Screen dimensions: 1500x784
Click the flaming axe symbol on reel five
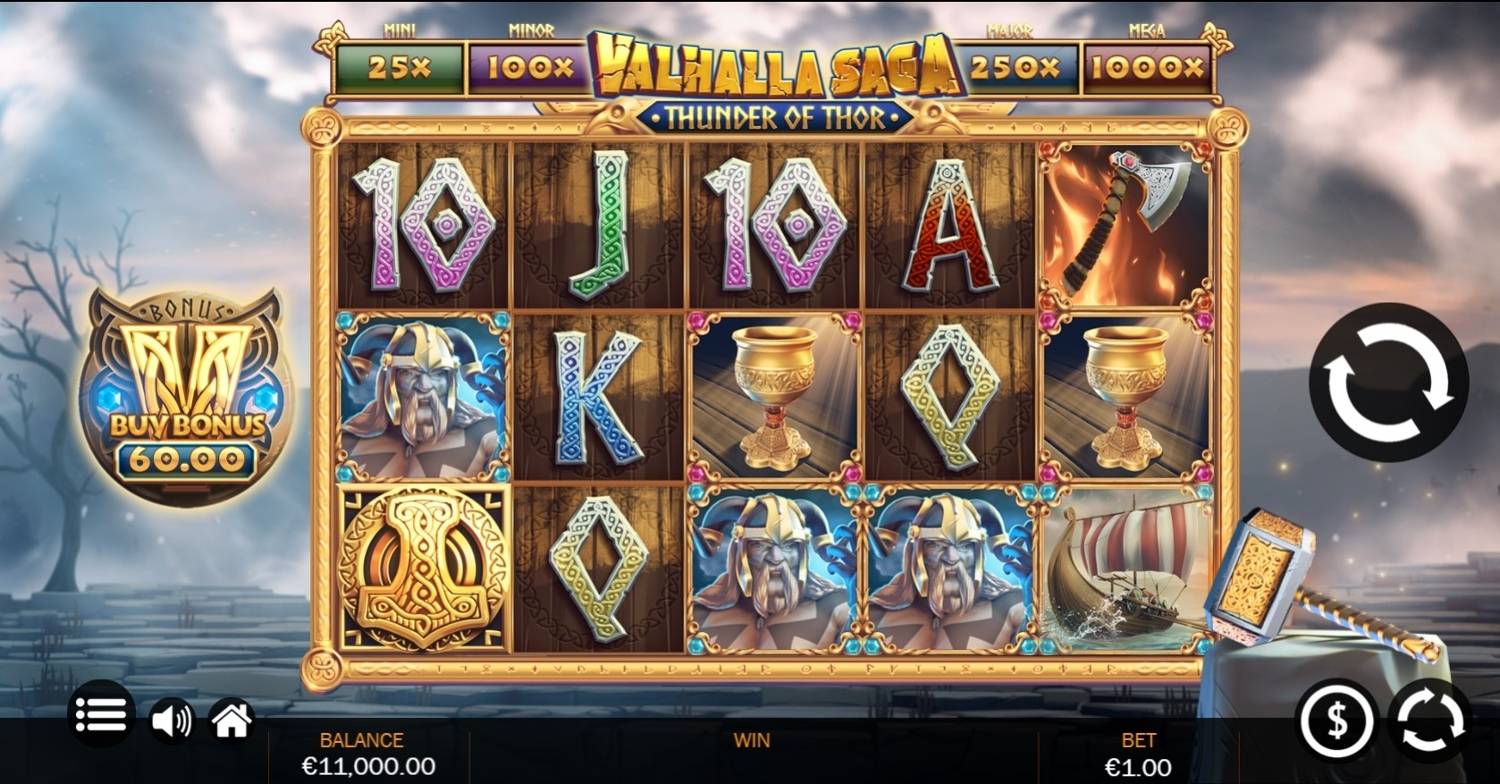1120,220
